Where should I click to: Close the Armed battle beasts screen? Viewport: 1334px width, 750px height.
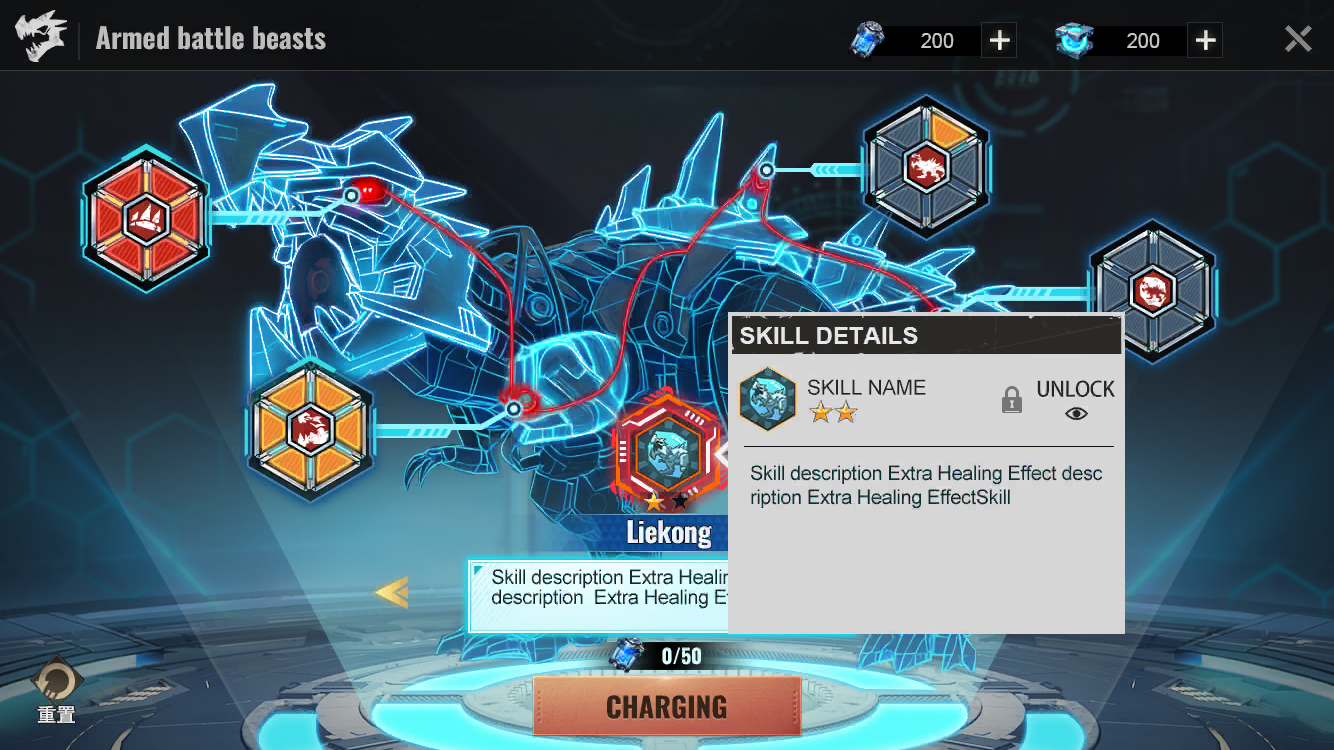pos(1297,39)
